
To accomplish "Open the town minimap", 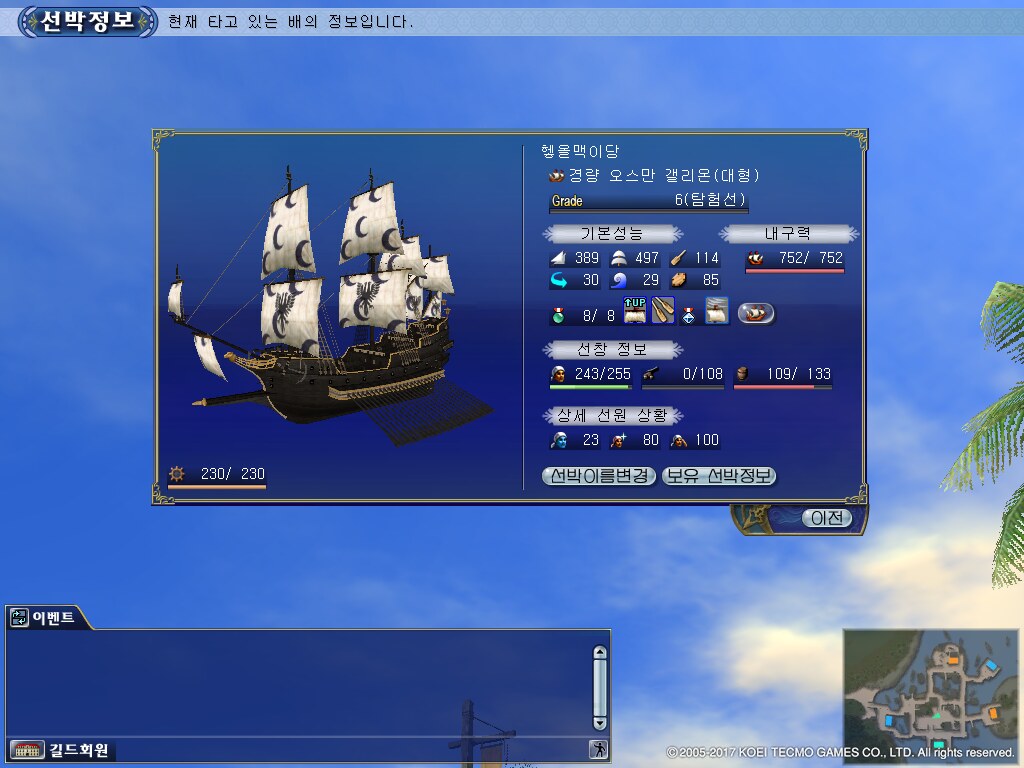I will (929, 690).
